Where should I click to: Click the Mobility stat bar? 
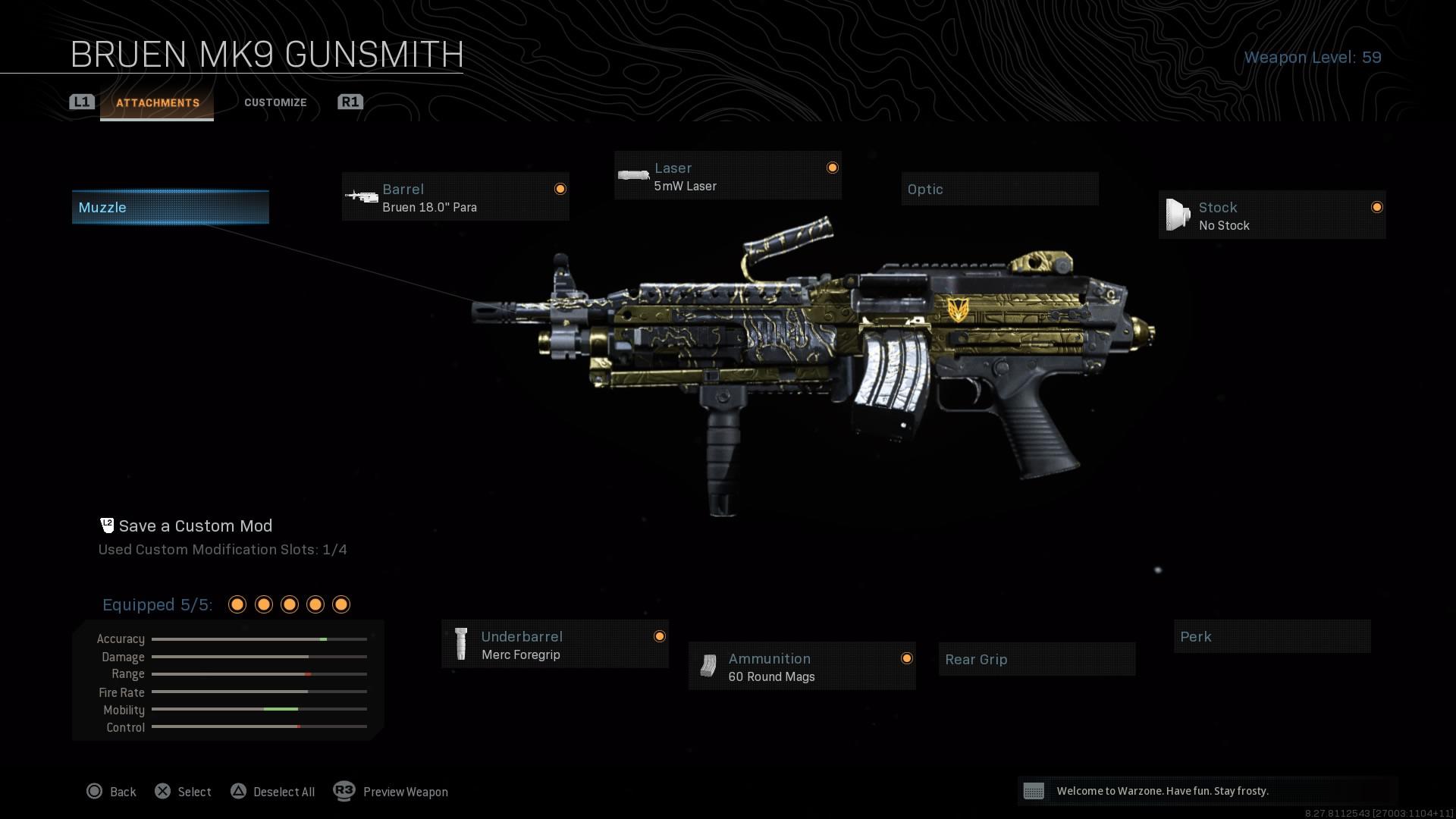tap(259, 710)
